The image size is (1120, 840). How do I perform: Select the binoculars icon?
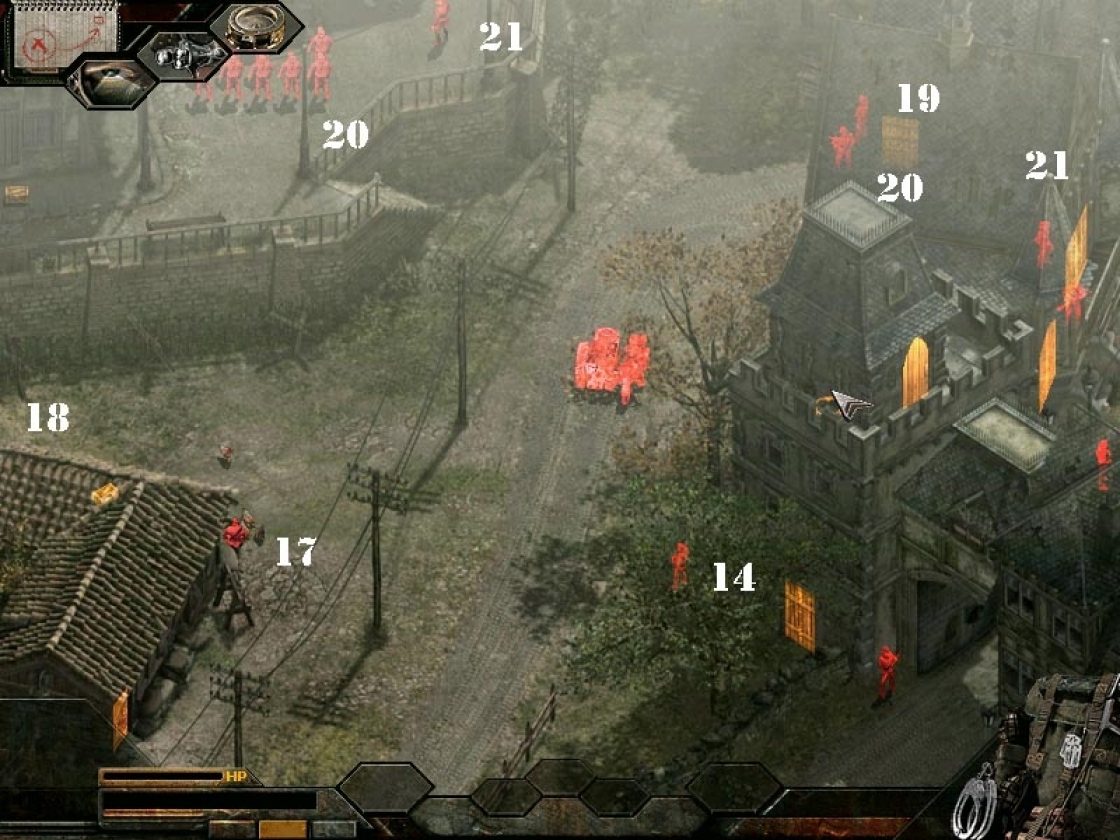(185, 55)
